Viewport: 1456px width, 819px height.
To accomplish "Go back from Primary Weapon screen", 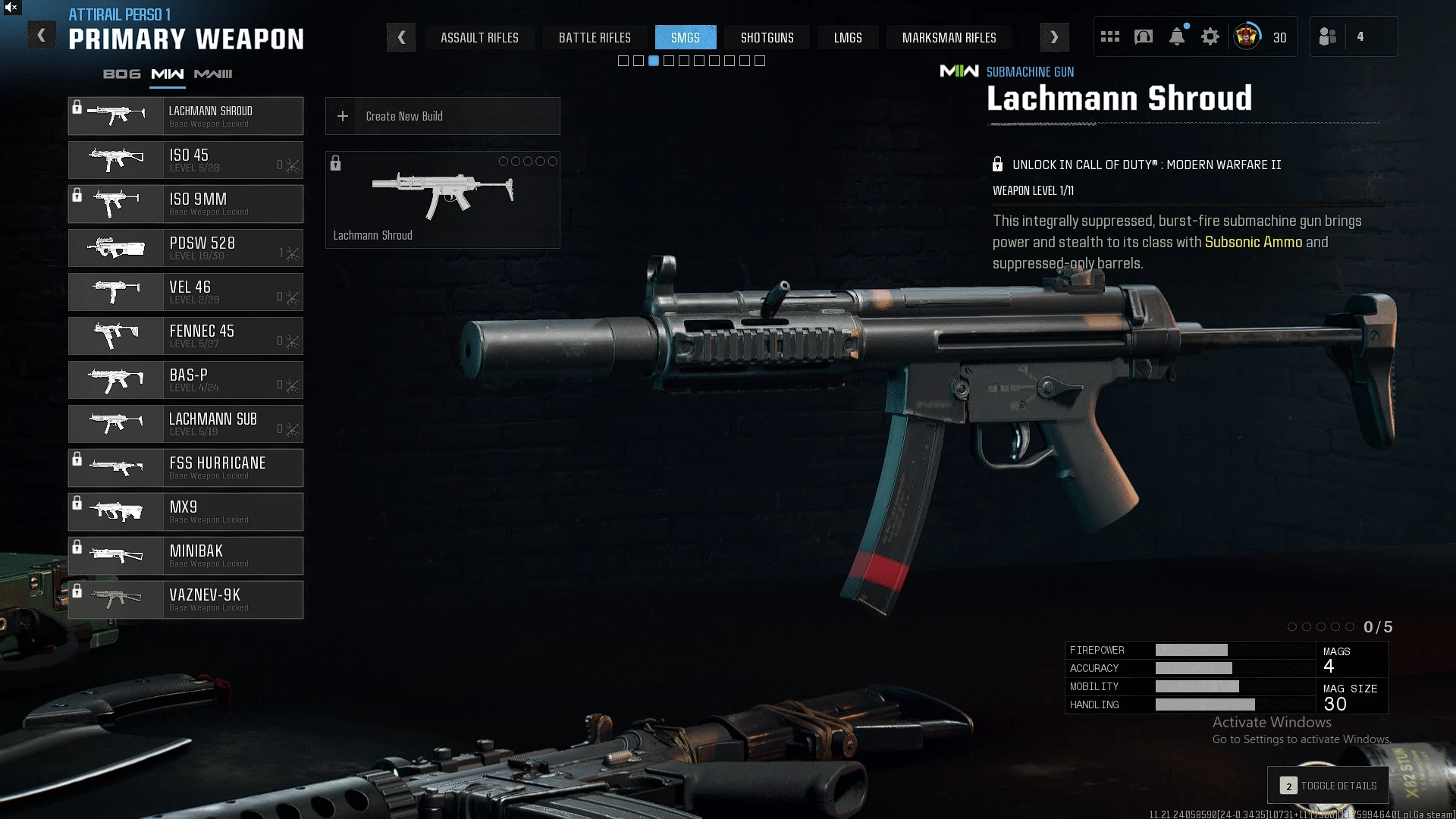I will (42, 36).
